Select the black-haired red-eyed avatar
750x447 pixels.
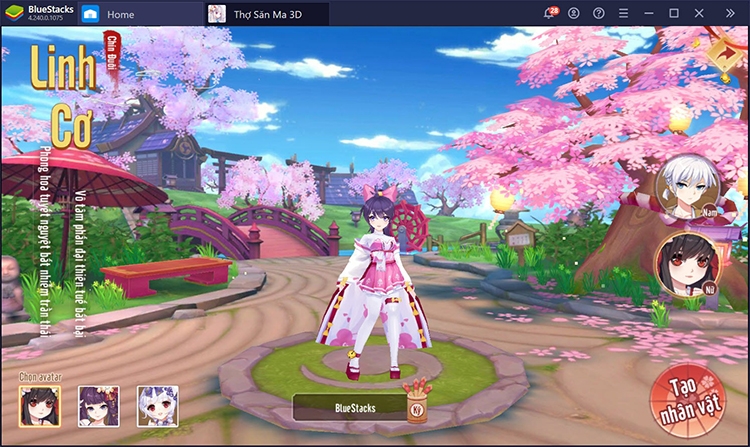click(x=40, y=406)
